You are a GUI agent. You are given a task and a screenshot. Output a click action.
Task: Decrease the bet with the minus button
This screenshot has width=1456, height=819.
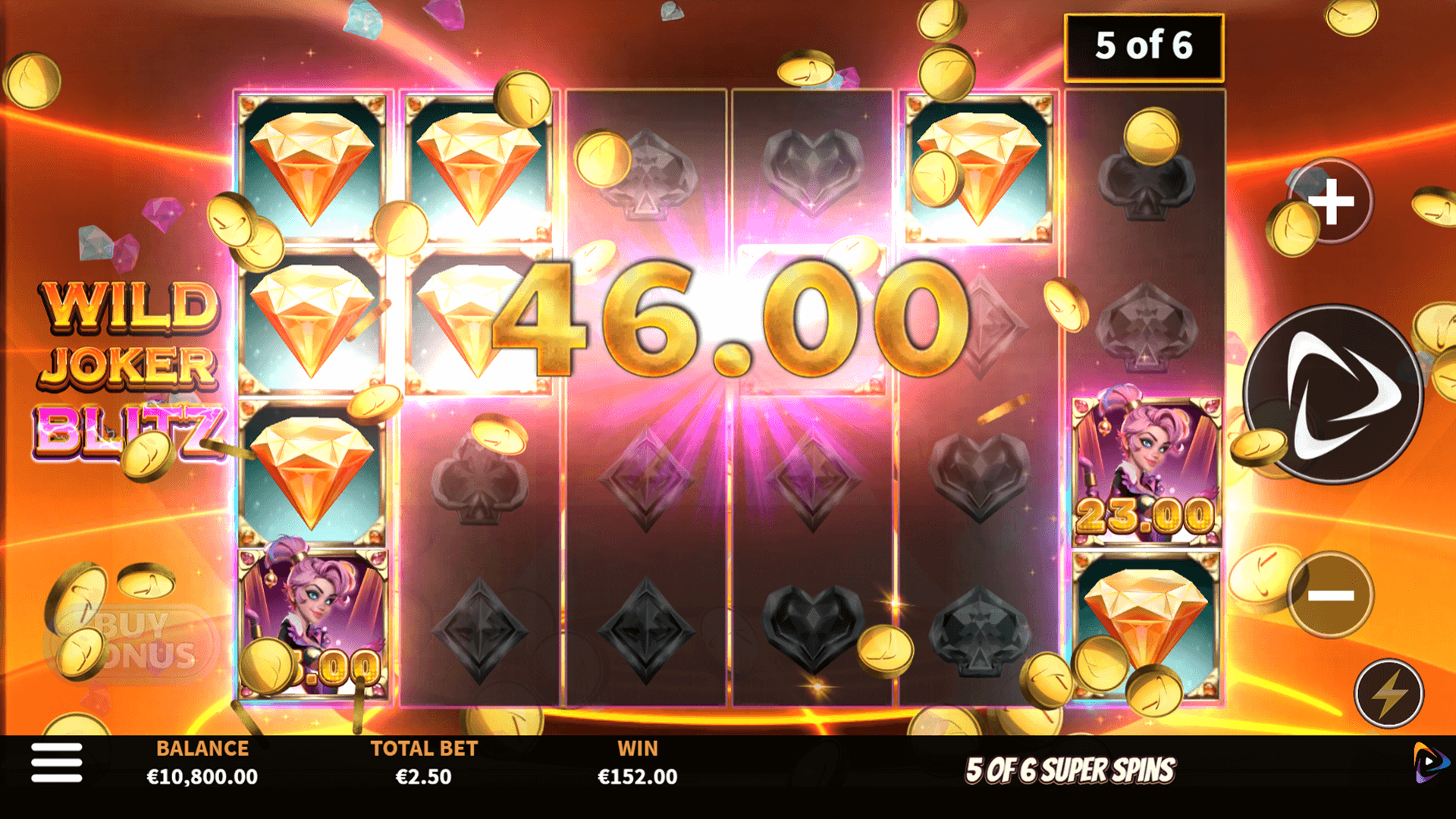point(1331,595)
